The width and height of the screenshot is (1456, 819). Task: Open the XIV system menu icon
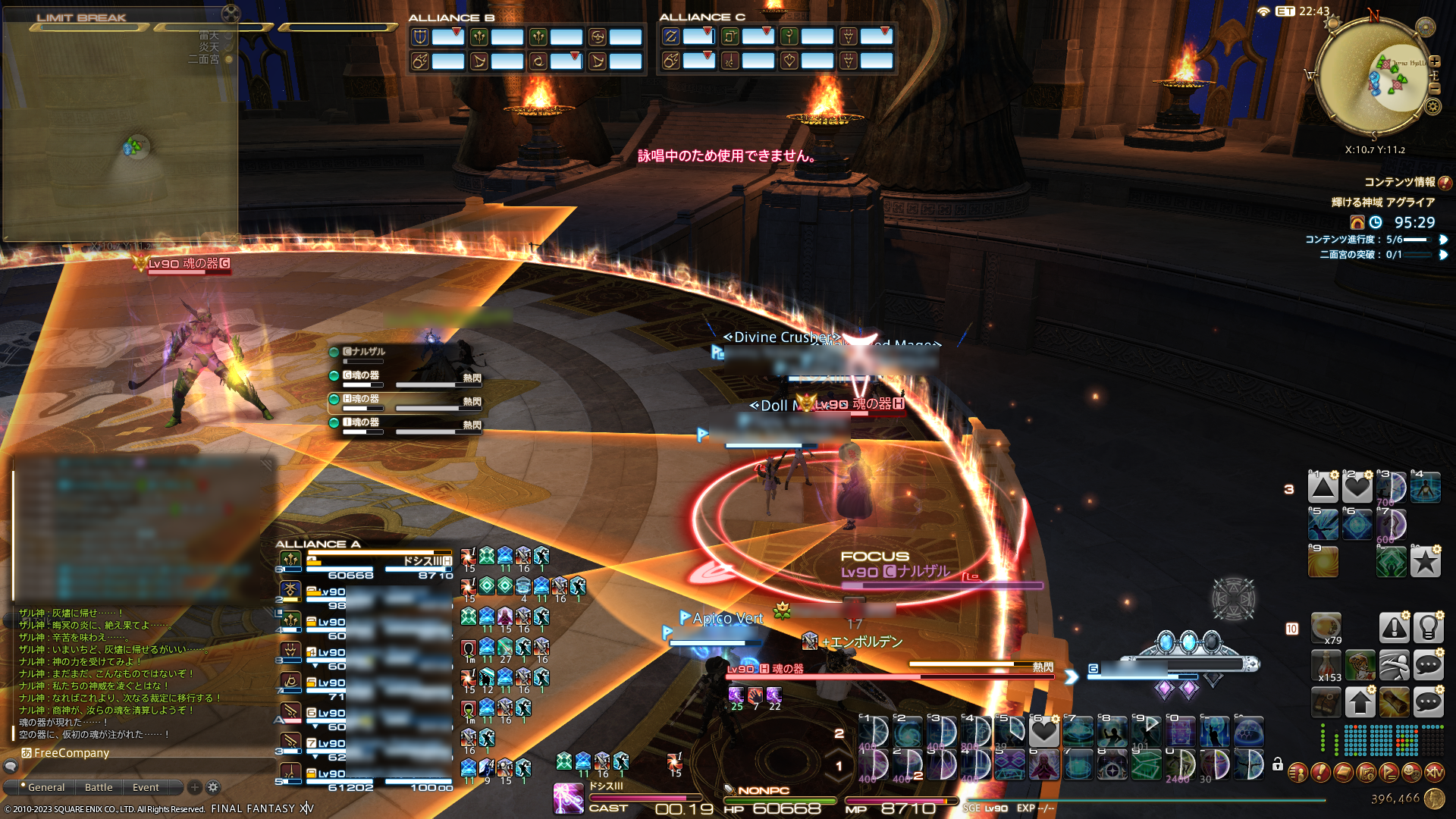1434,773
